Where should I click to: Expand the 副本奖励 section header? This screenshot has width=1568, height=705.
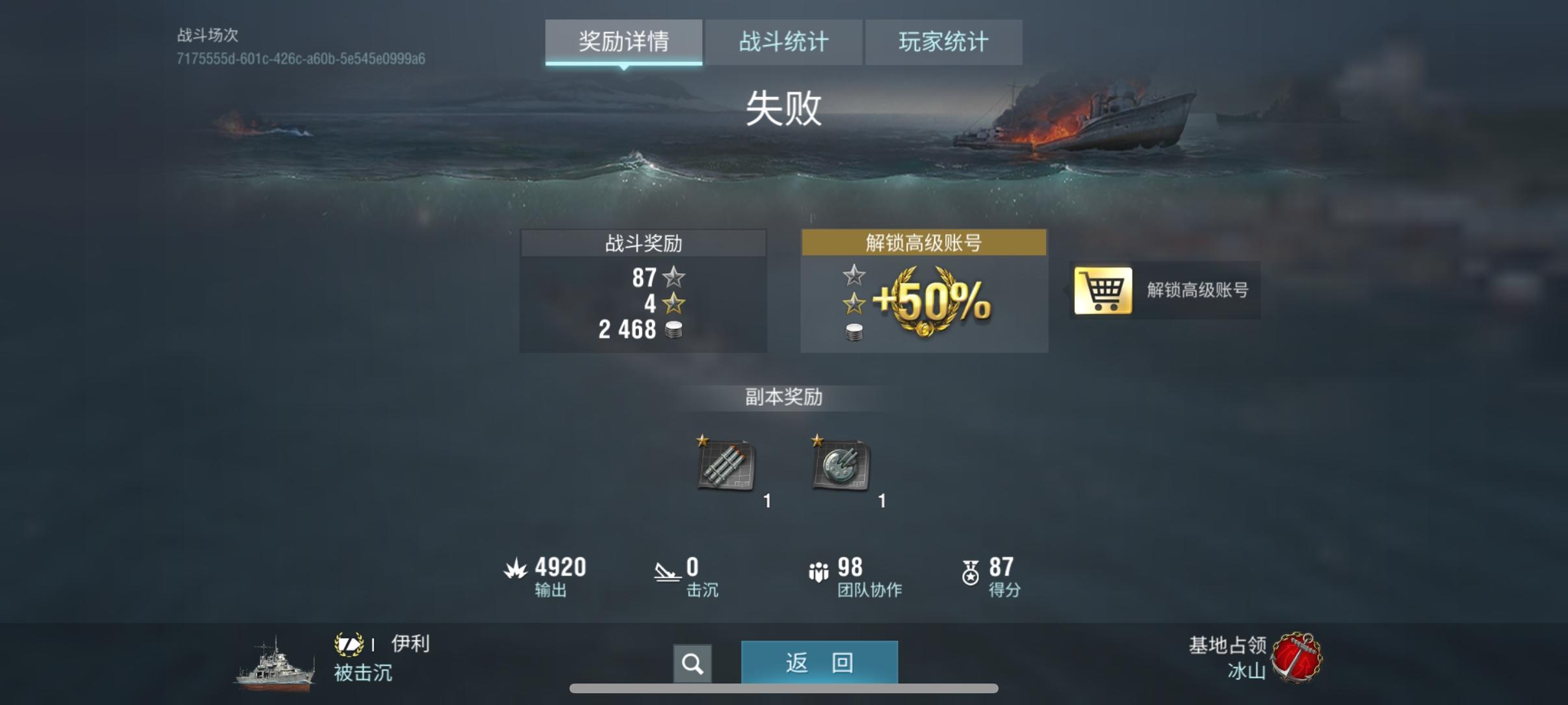(785, 397)
